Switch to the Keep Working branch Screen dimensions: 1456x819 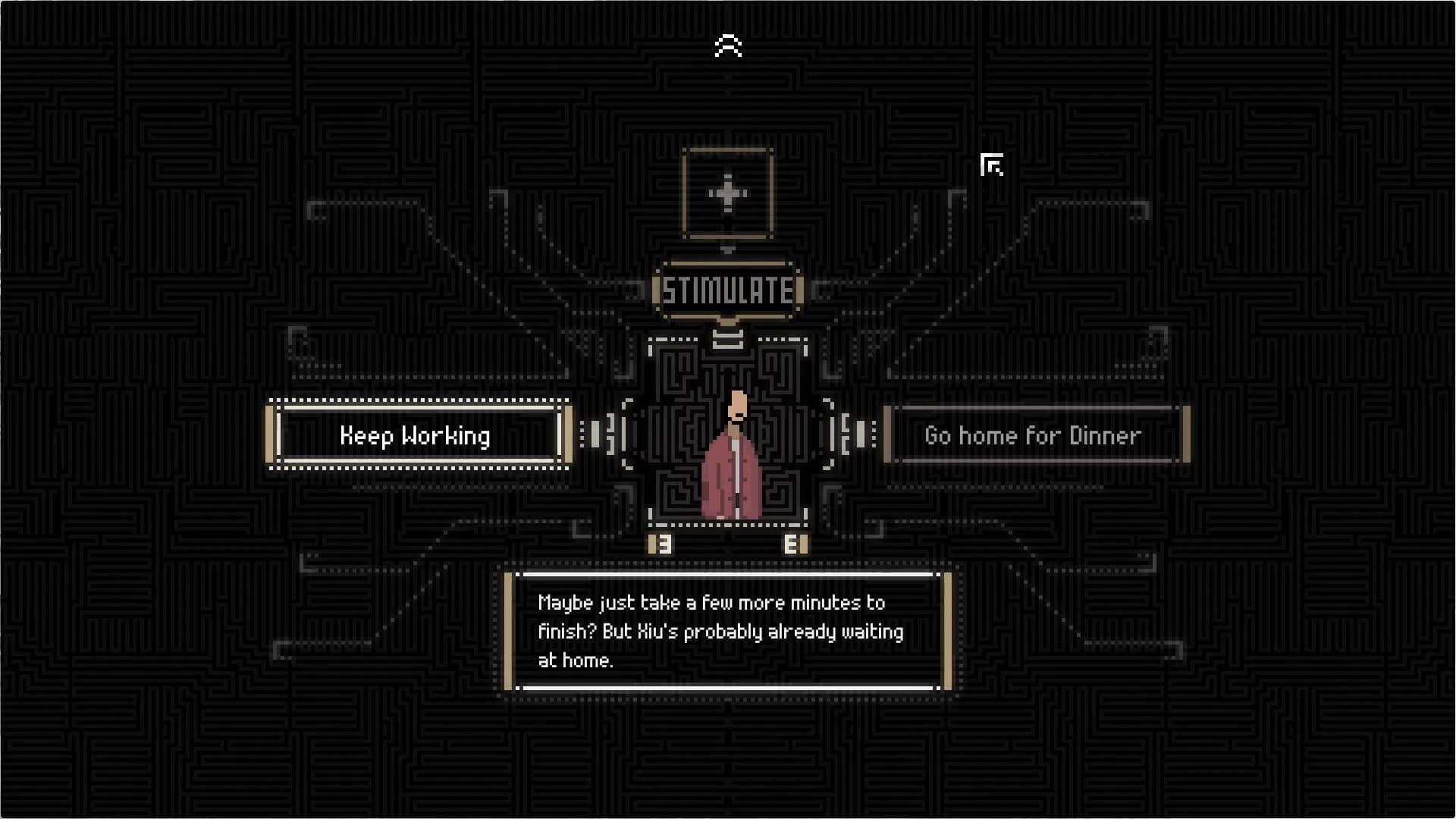(416, 435)
